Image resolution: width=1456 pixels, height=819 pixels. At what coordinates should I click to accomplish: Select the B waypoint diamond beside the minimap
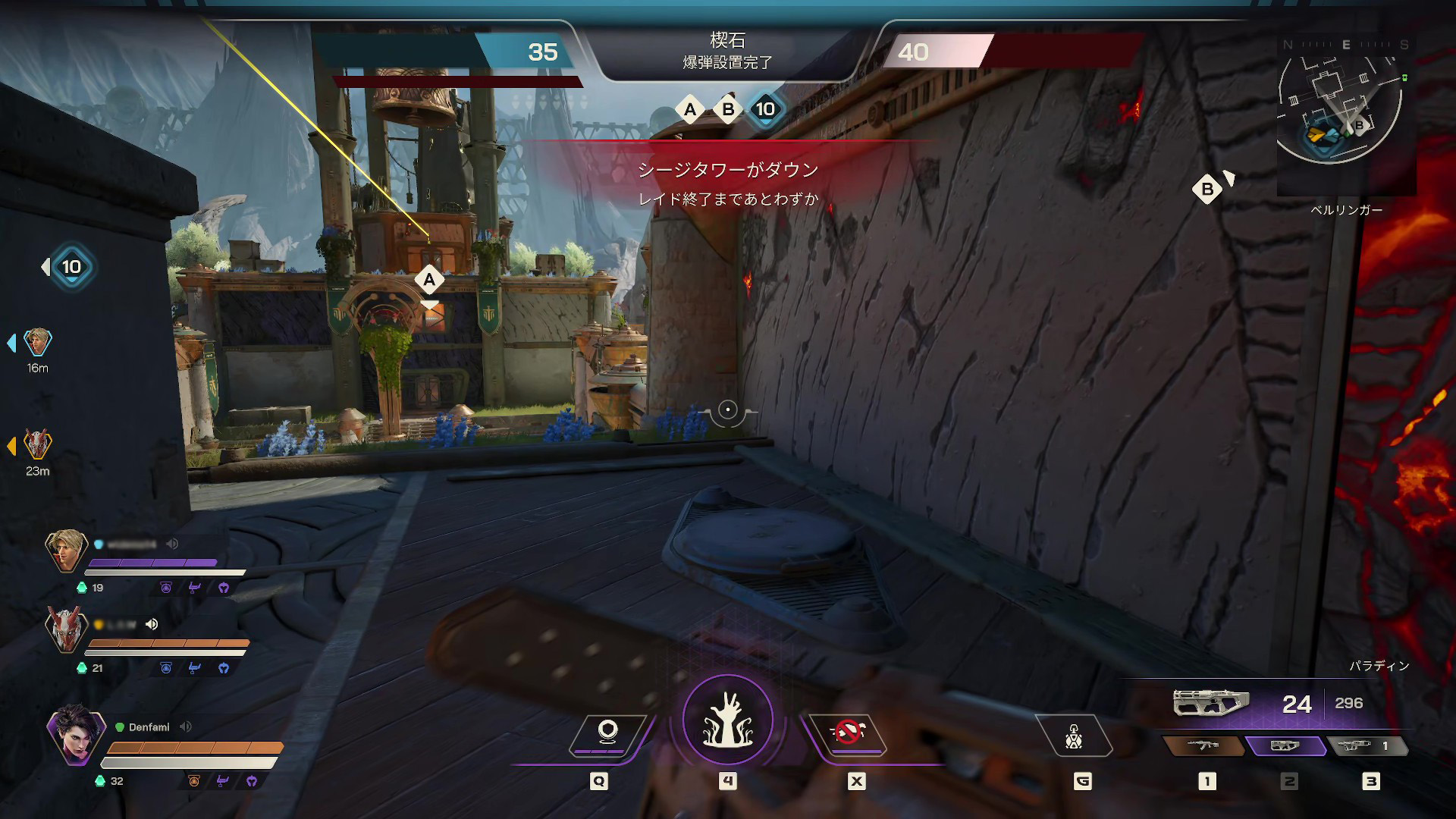click(x=1207, y=190)
